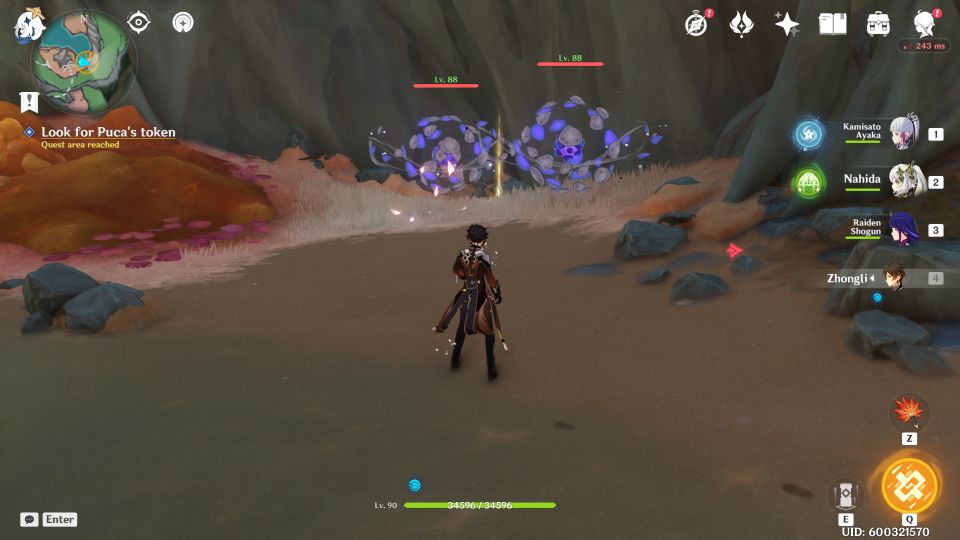Open the quest log exclamation icon
960x540 pixels.
click(x=29, y=101)
